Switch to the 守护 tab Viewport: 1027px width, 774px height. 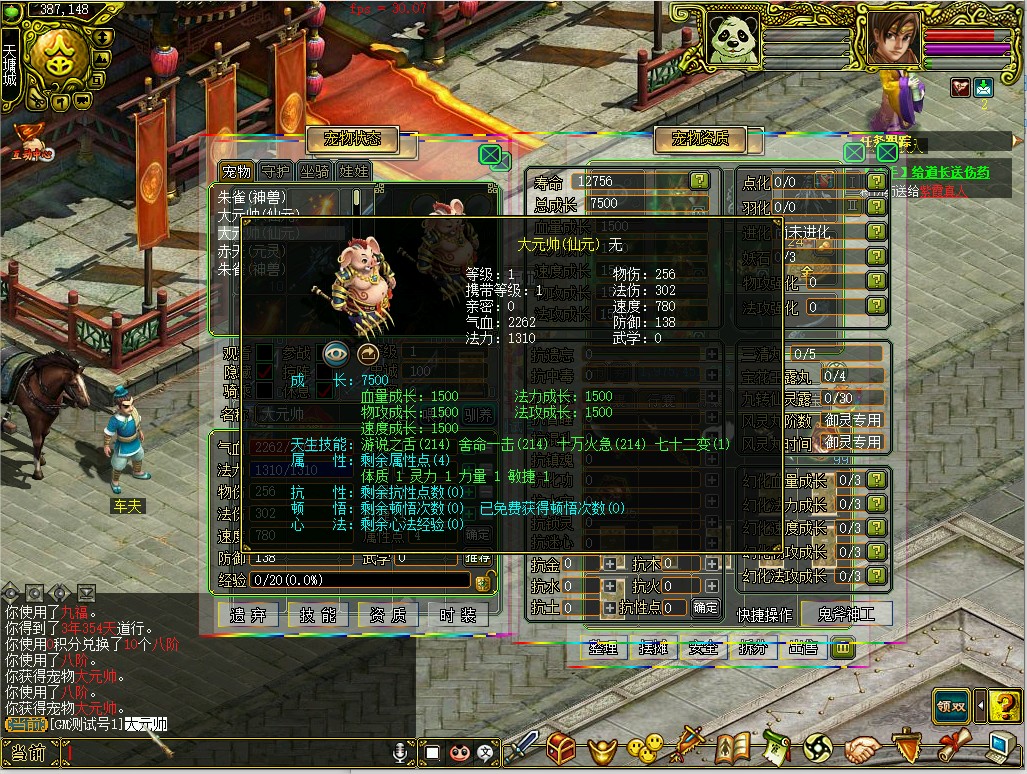pos(275,171)
